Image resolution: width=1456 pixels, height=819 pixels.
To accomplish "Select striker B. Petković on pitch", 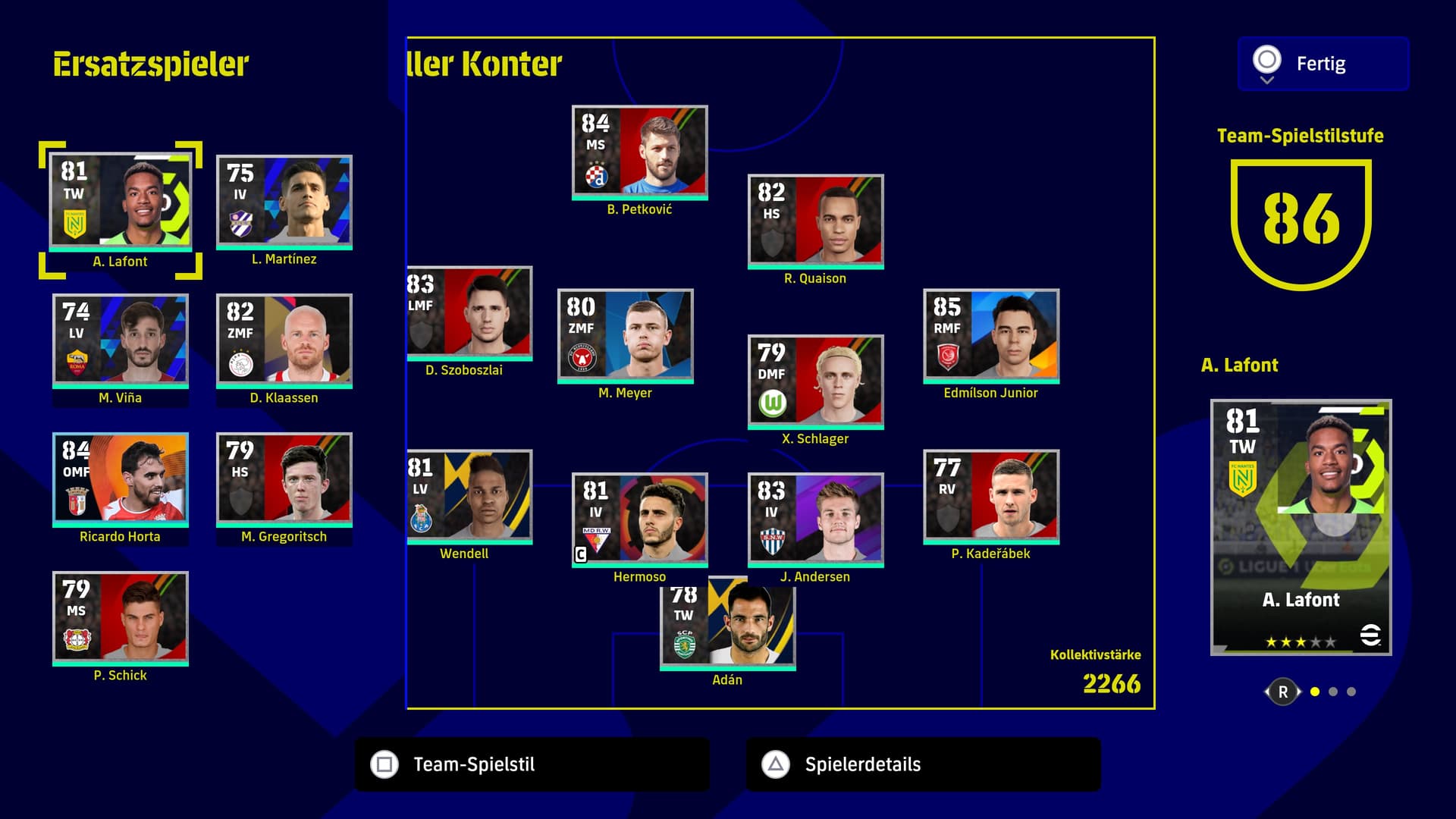I will tap(639, 152).
